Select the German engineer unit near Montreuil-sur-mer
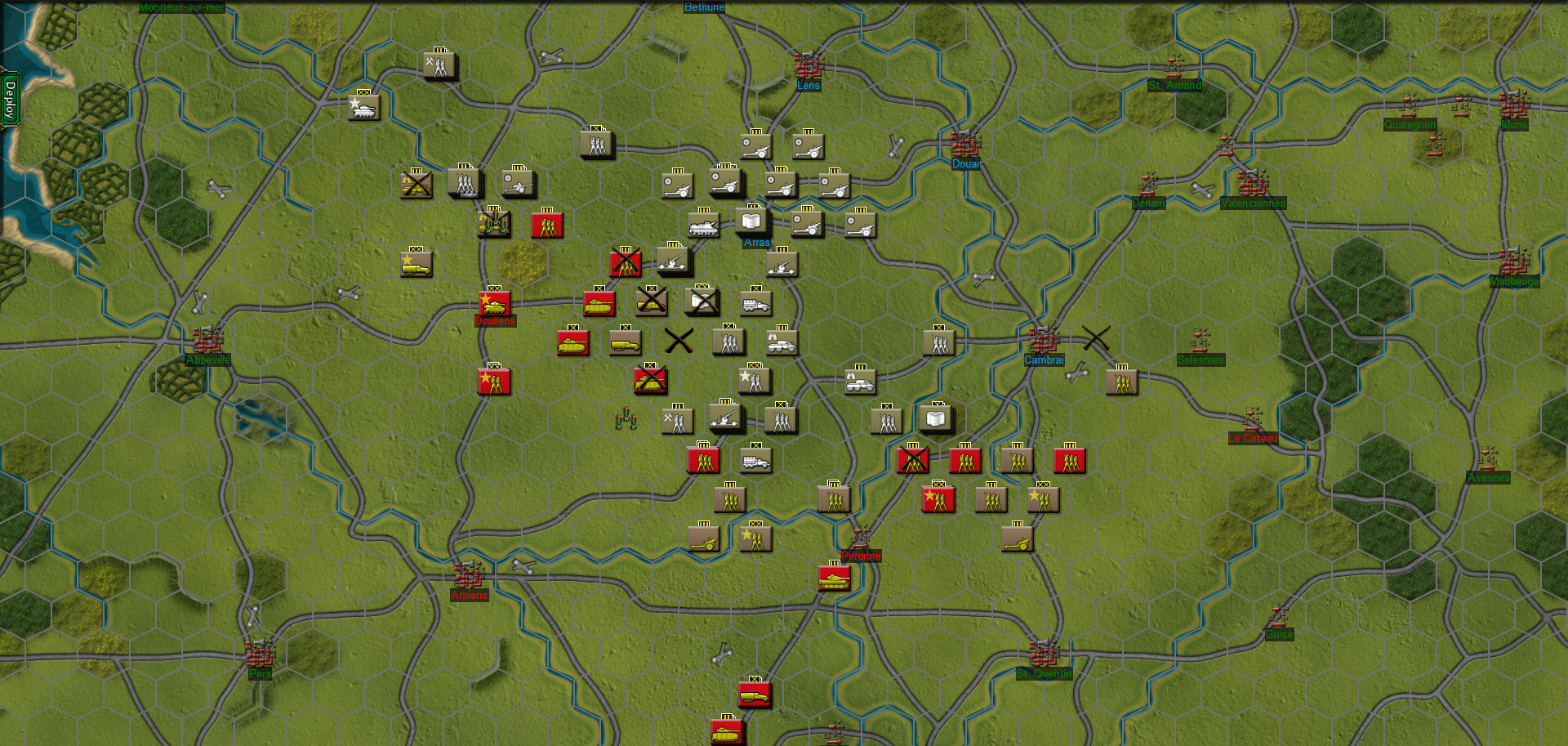Image resolution: width=1568 pixels, height=746 pixels. (x=439, y=66)
